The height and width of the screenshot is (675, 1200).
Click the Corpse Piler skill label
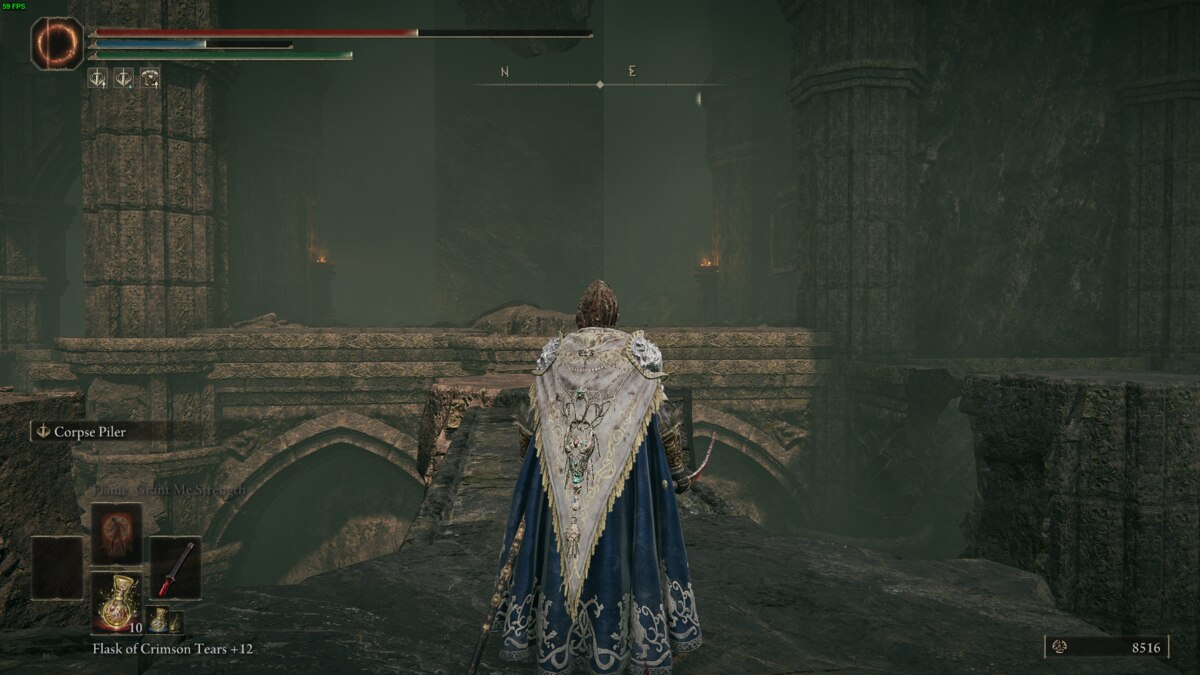tap(90, 432)
